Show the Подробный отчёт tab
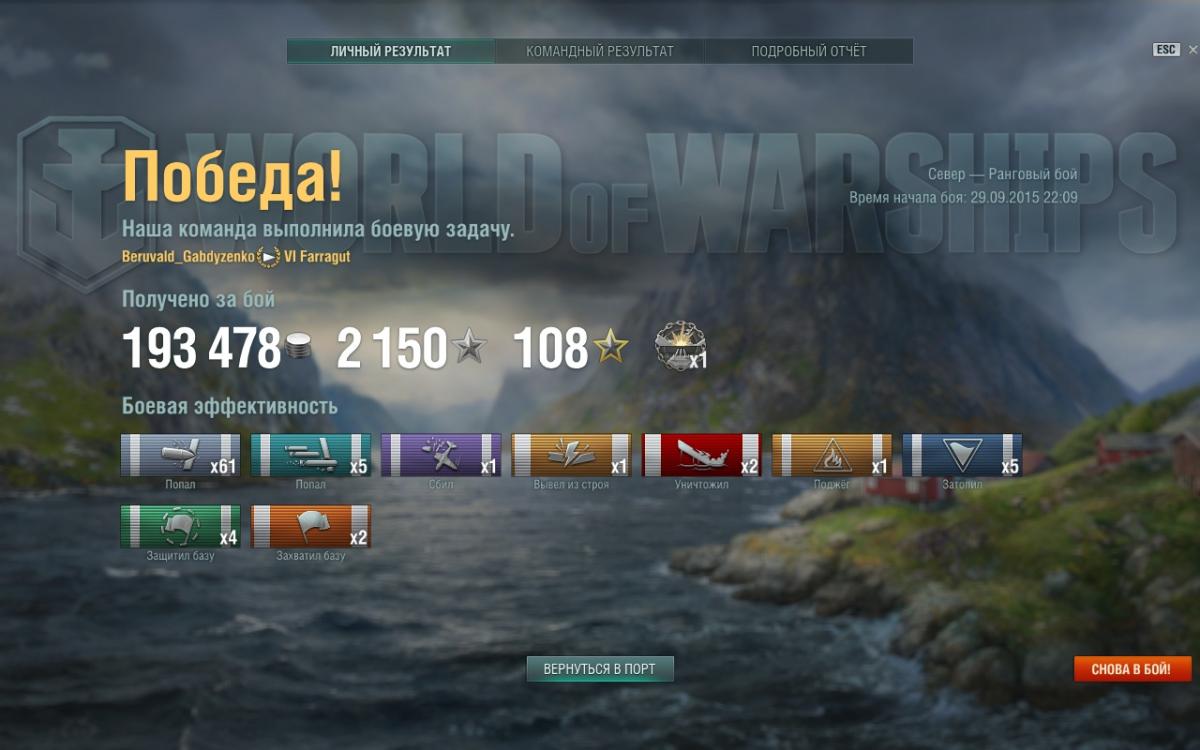Viewport: 1200px width, 750px height. [x=809, y=51]
